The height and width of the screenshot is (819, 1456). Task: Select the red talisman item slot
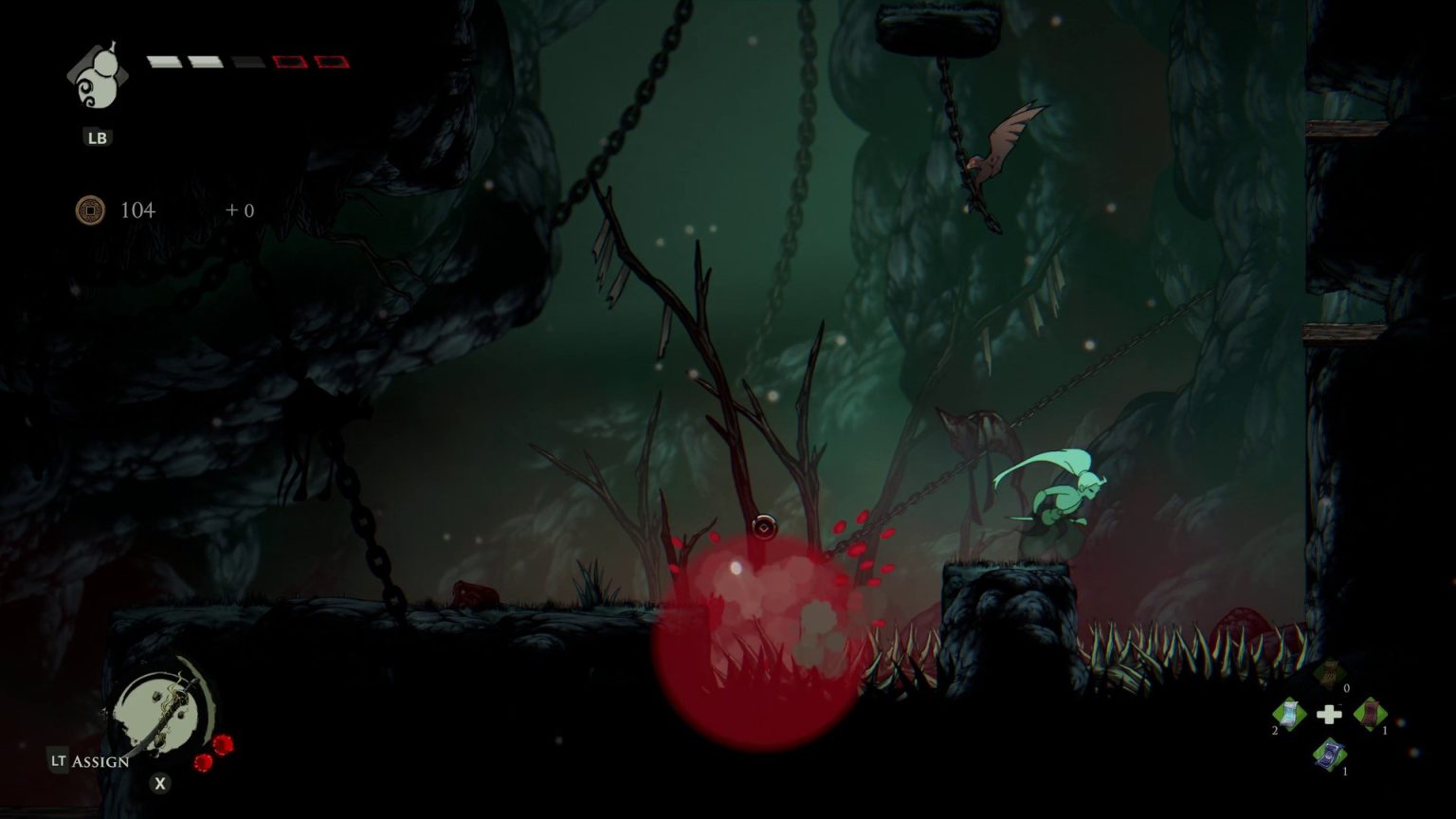(x=1370, y=713)
